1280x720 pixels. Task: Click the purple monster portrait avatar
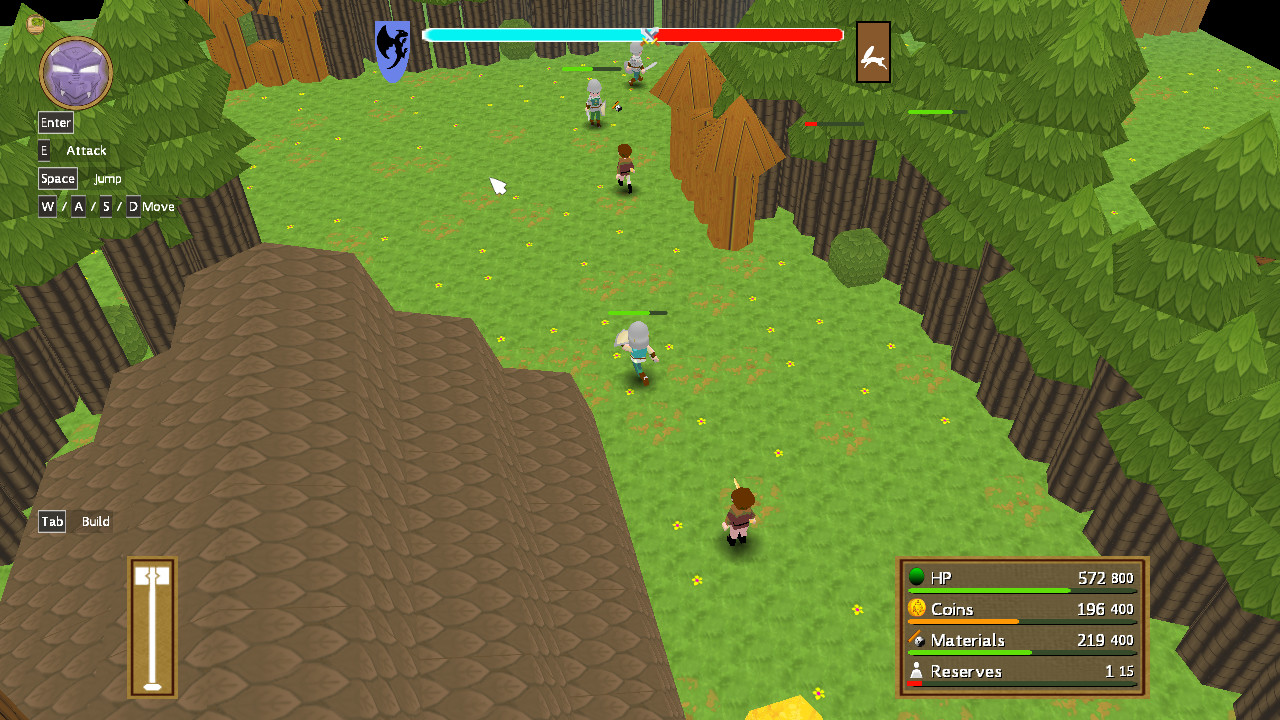75,70
